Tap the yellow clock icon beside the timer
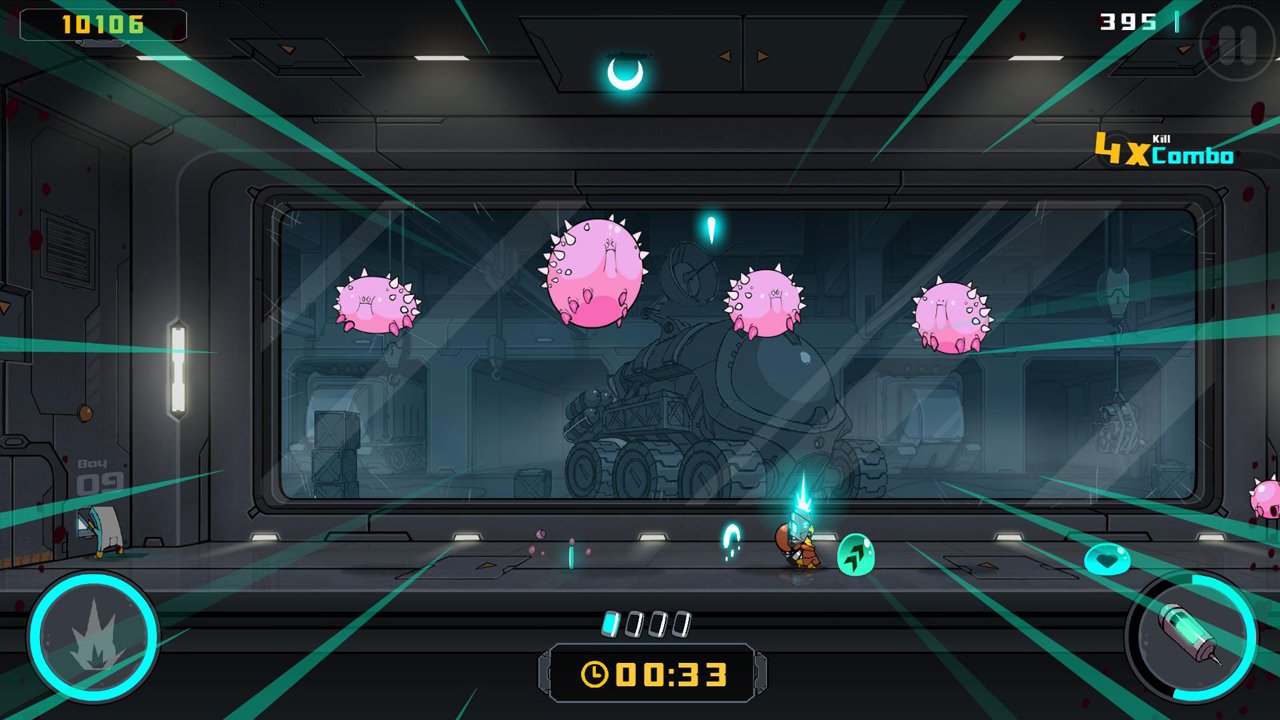The height and width of the screenshot is (720, 1280). pyautogui.click(x=595, y=672)
